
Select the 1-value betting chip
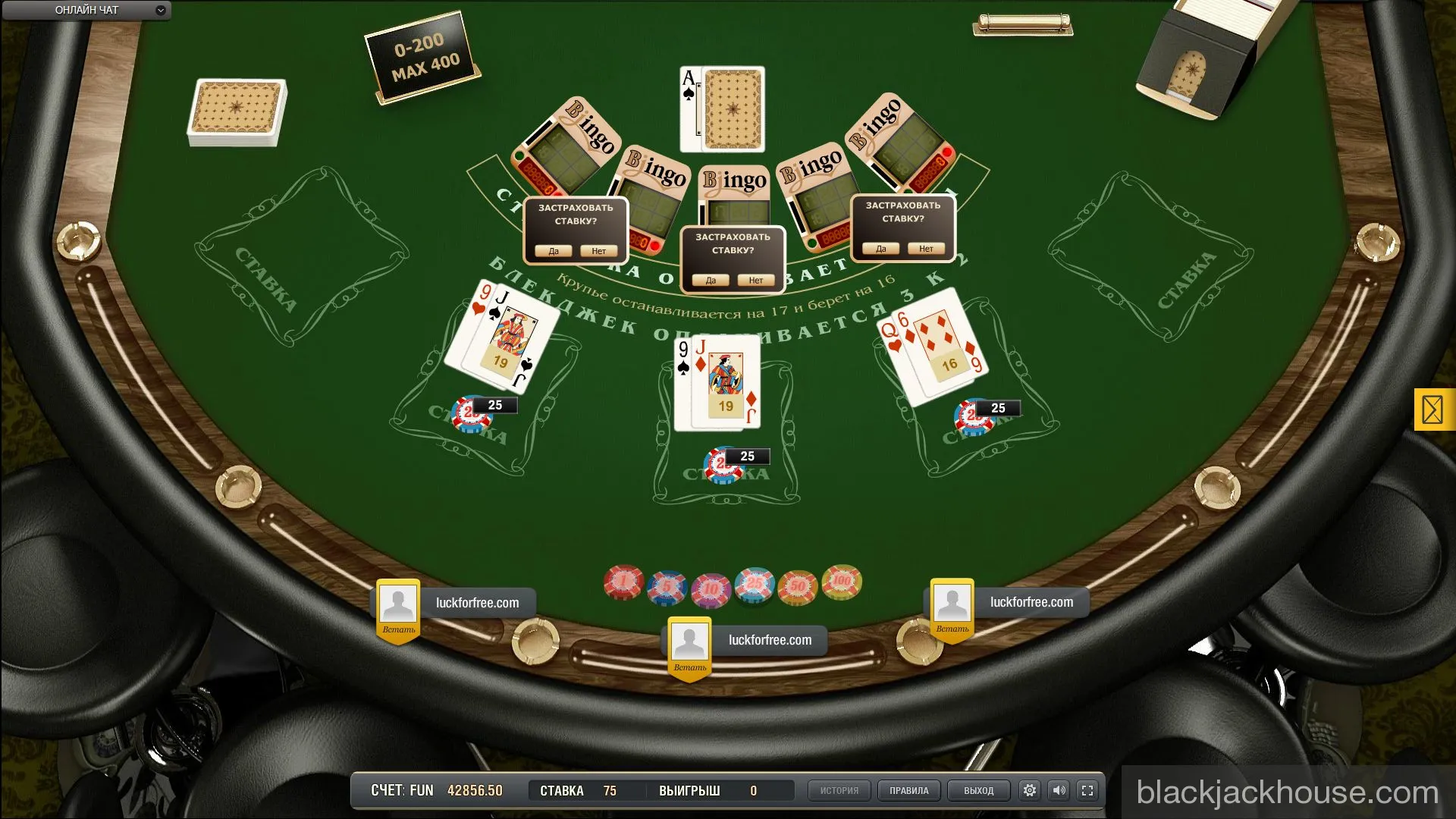pyautogui.click(x=623, y=582)
